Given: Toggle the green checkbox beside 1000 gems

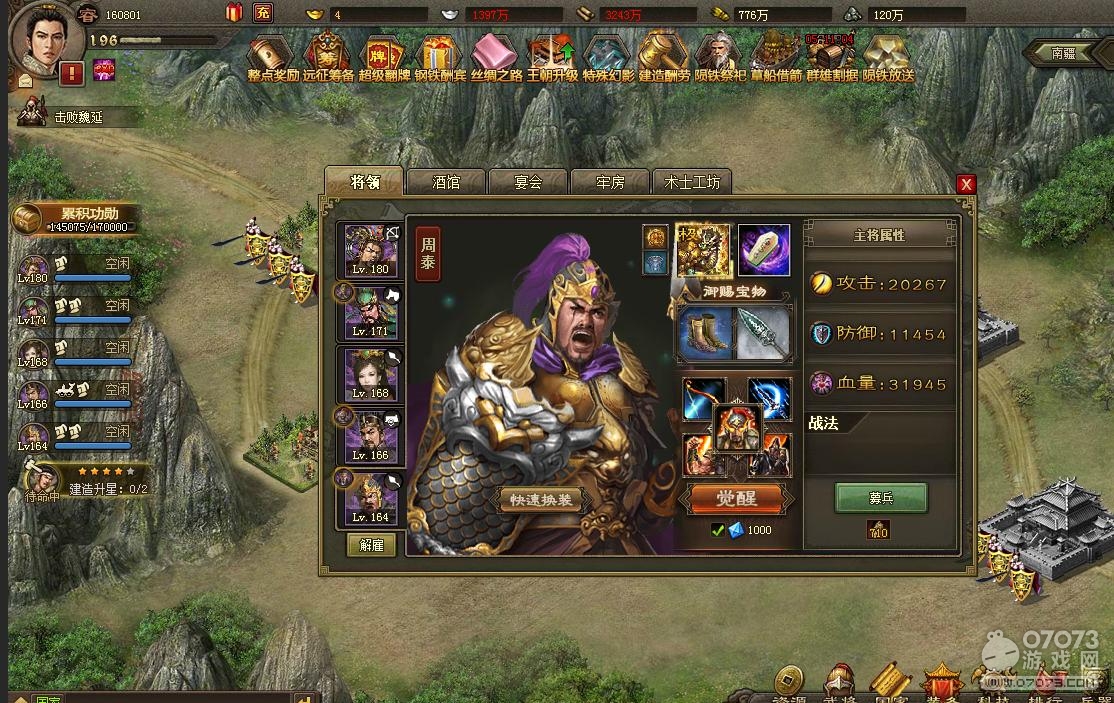Looking at the screenshot, I should tap(717, 530).
